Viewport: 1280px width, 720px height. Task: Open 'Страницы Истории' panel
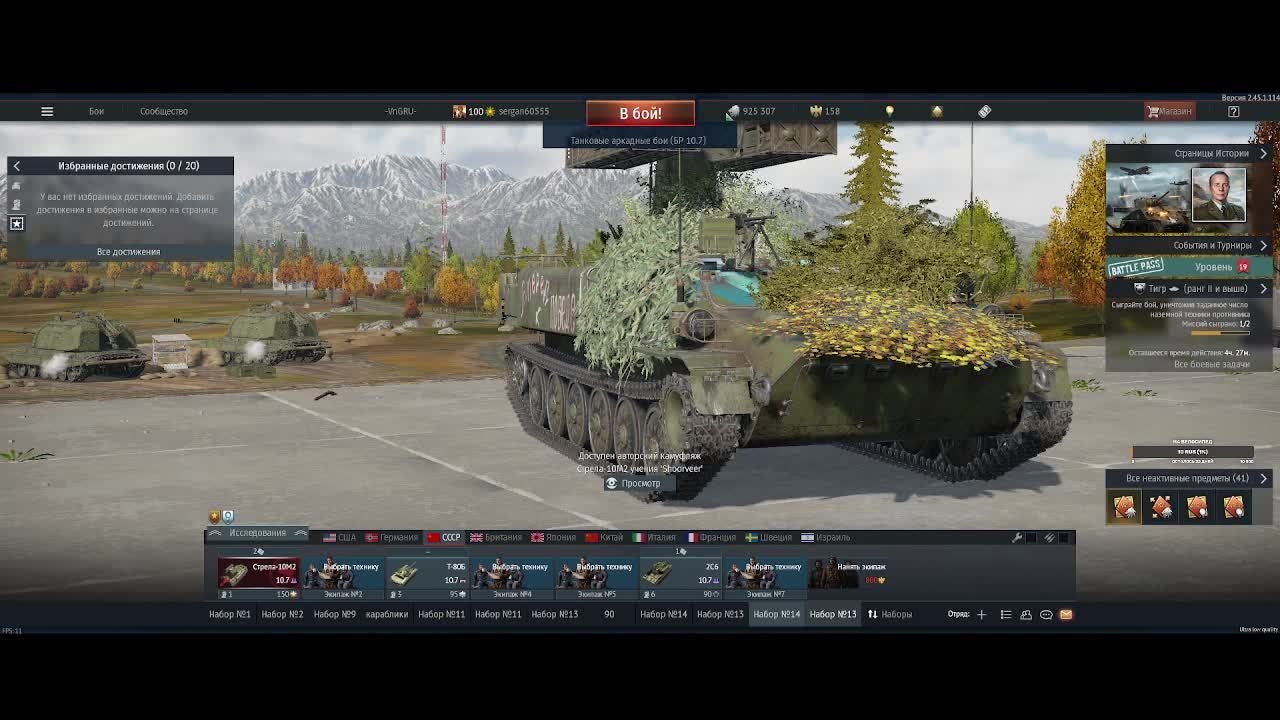(1211, 153)
